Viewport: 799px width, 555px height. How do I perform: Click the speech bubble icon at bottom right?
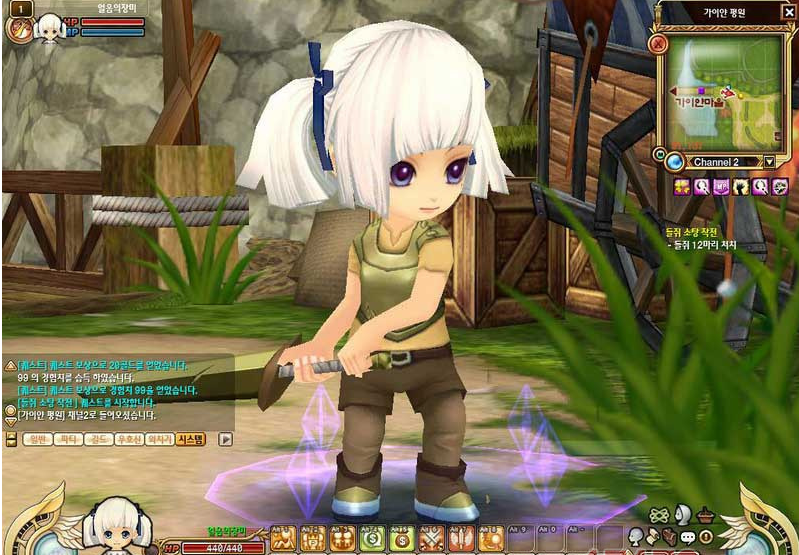tap(688, 539)
